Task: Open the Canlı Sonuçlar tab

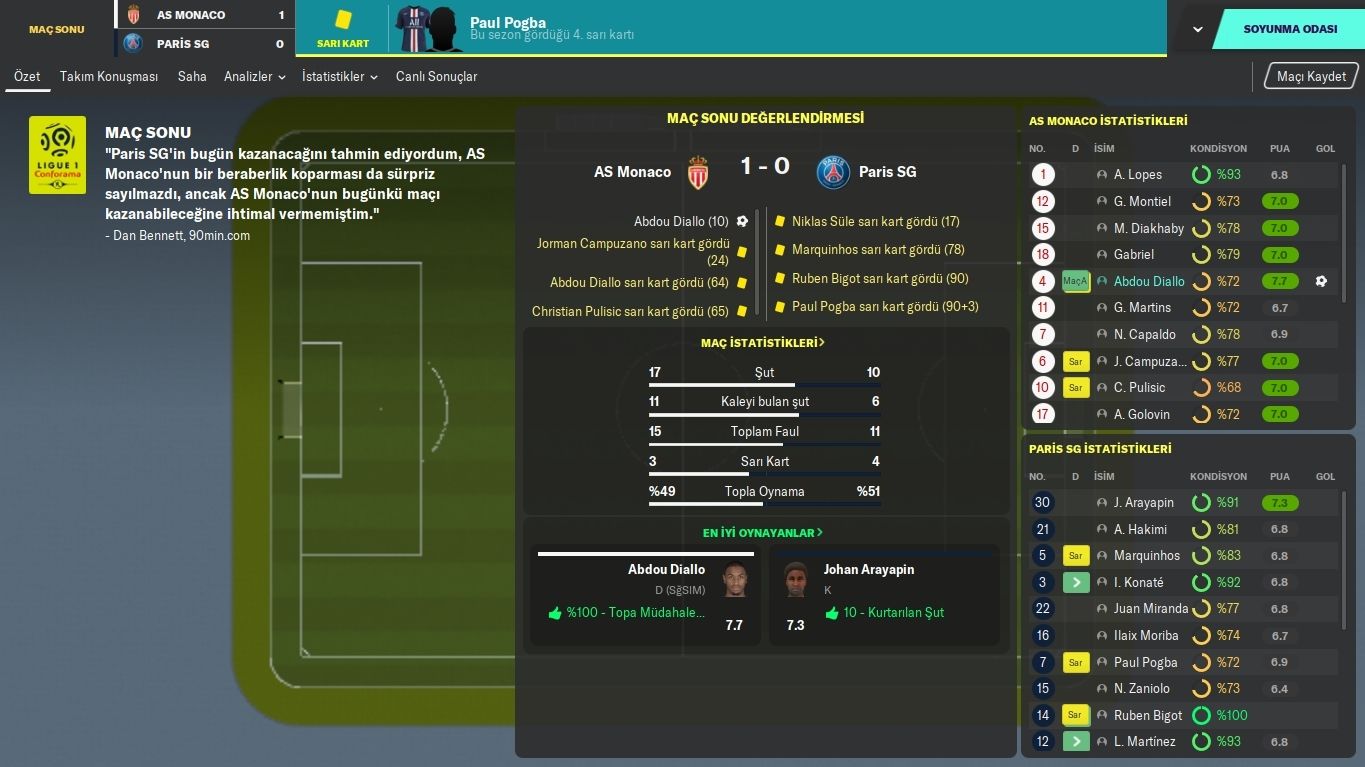Action: tap(437, 76)
